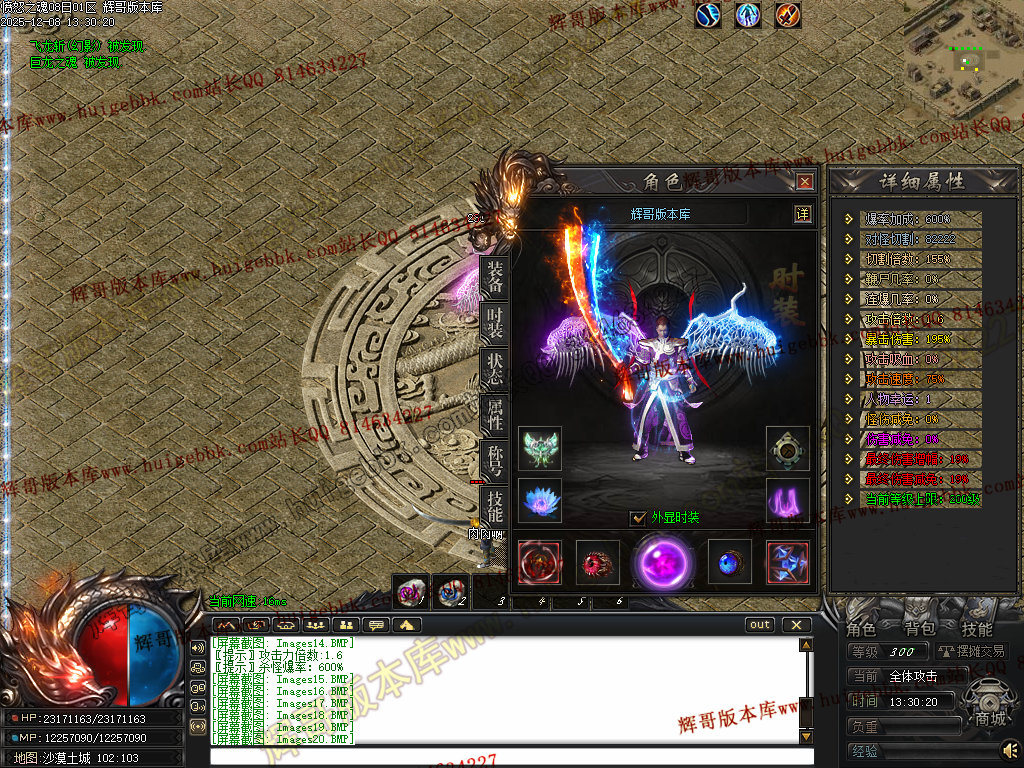Select the glowing purple boots slot
Screen dimensions: 1024x768
tap(788, 499)
